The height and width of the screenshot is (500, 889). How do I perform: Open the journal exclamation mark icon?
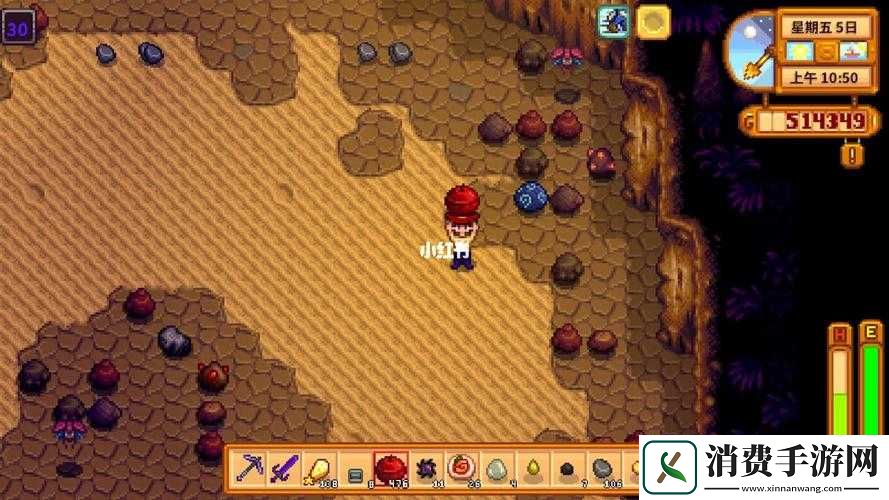[x=851, y=153]
